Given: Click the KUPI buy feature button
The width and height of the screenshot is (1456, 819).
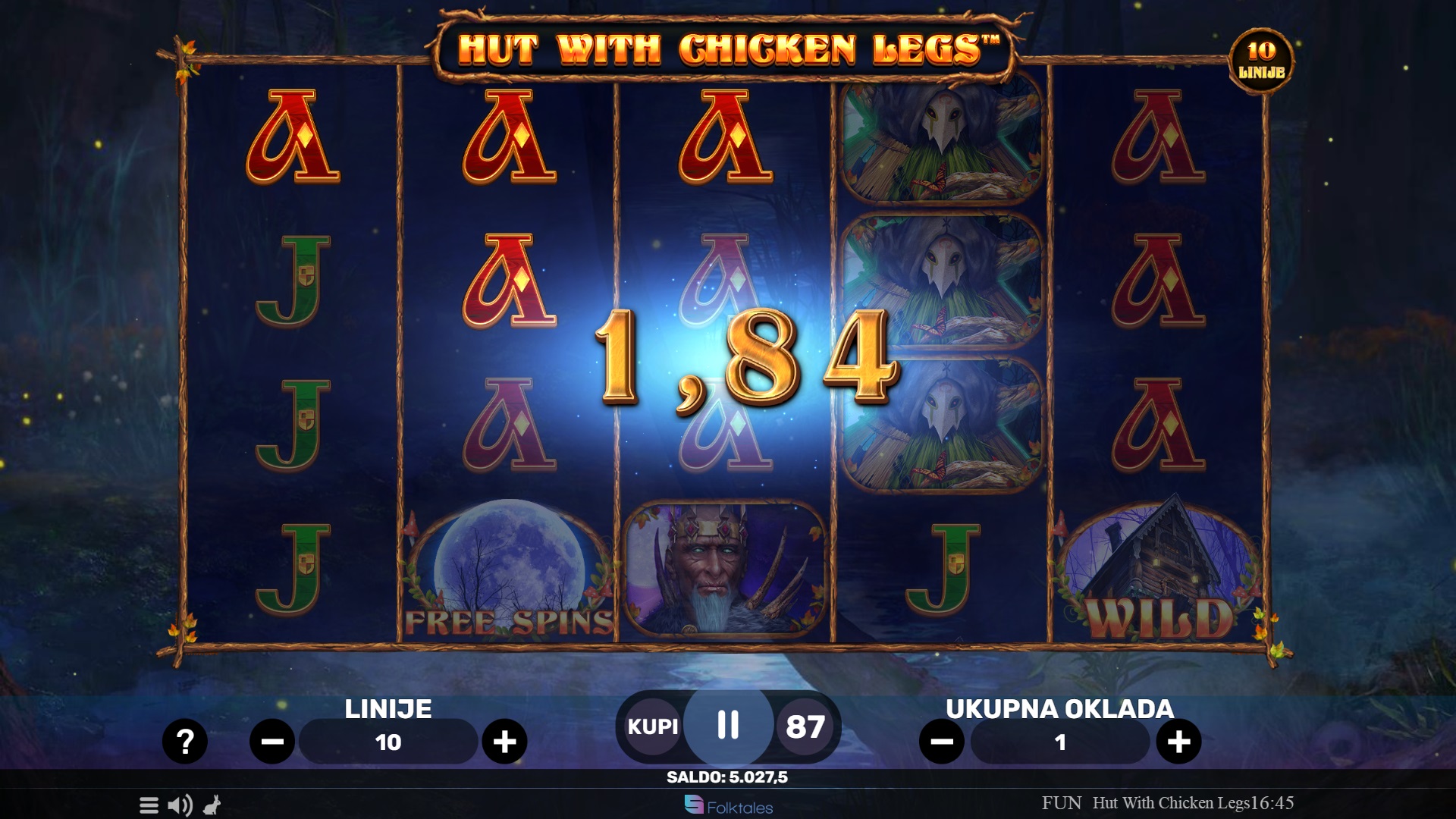Looking at the screenshot, I should pos(652,726).
